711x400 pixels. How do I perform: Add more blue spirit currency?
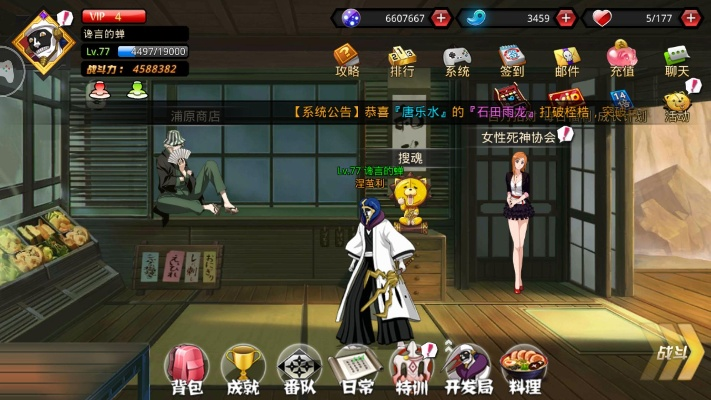click(x=566, y=18)
